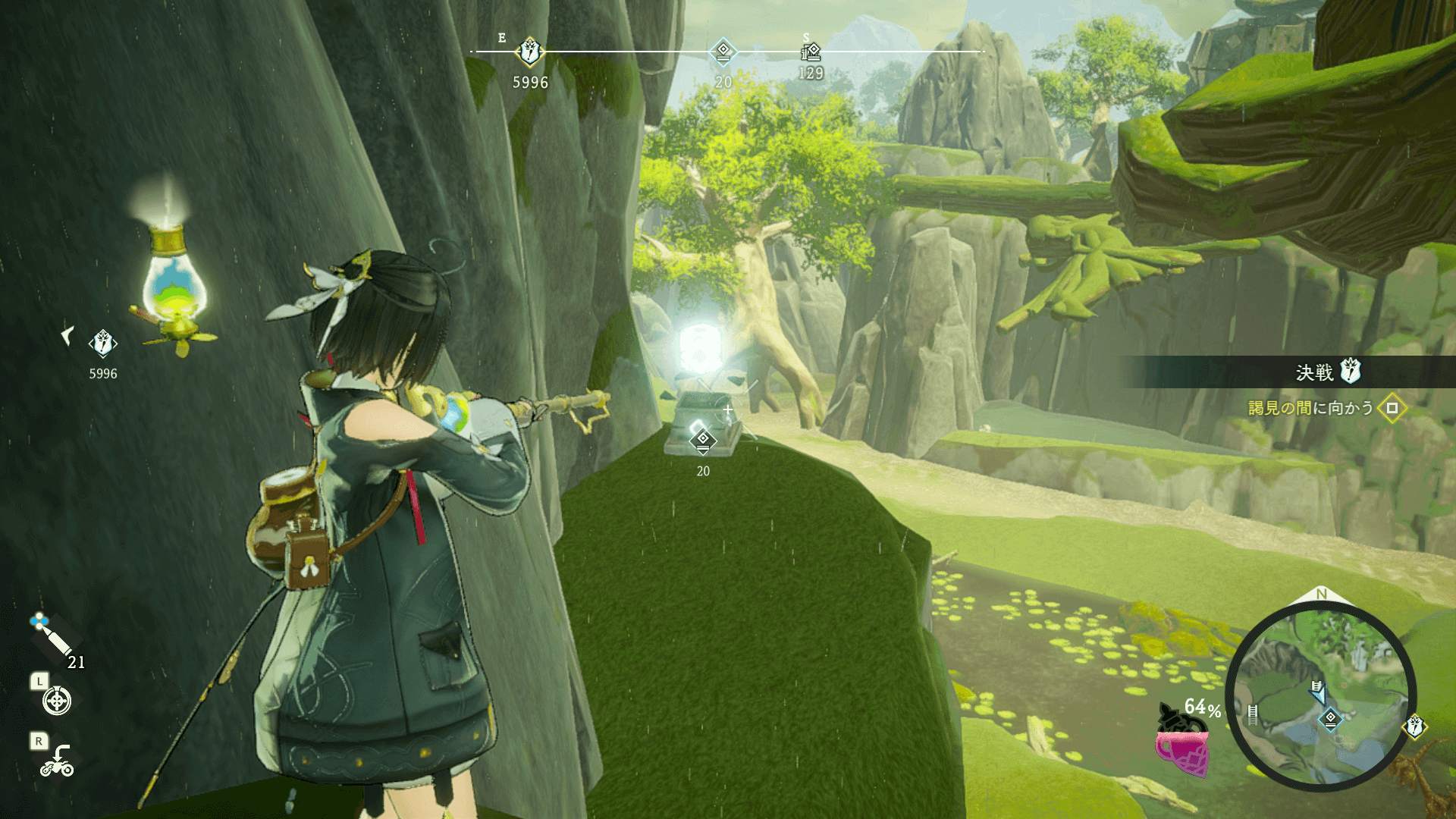Select the diamond landmark icon on the minimap
The width and height of the screenshot is (1456, 819).
pyautogui.click(x=1330, y=718)
